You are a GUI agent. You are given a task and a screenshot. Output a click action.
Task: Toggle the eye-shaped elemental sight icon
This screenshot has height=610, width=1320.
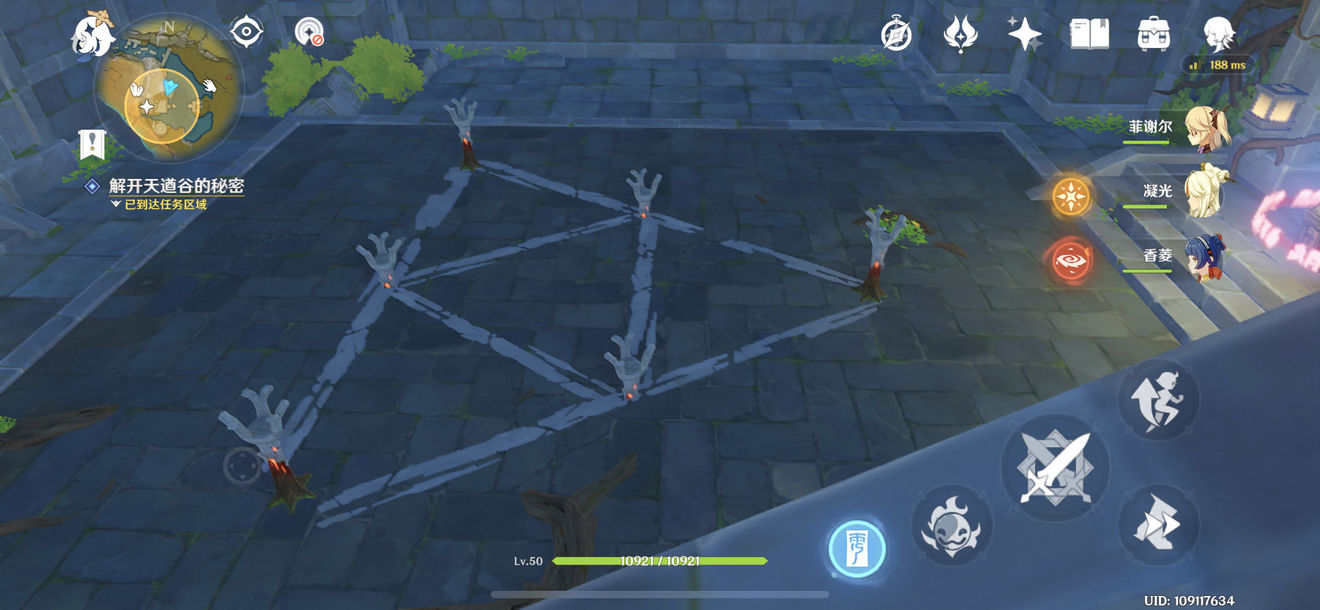click(x=246, y=33)
